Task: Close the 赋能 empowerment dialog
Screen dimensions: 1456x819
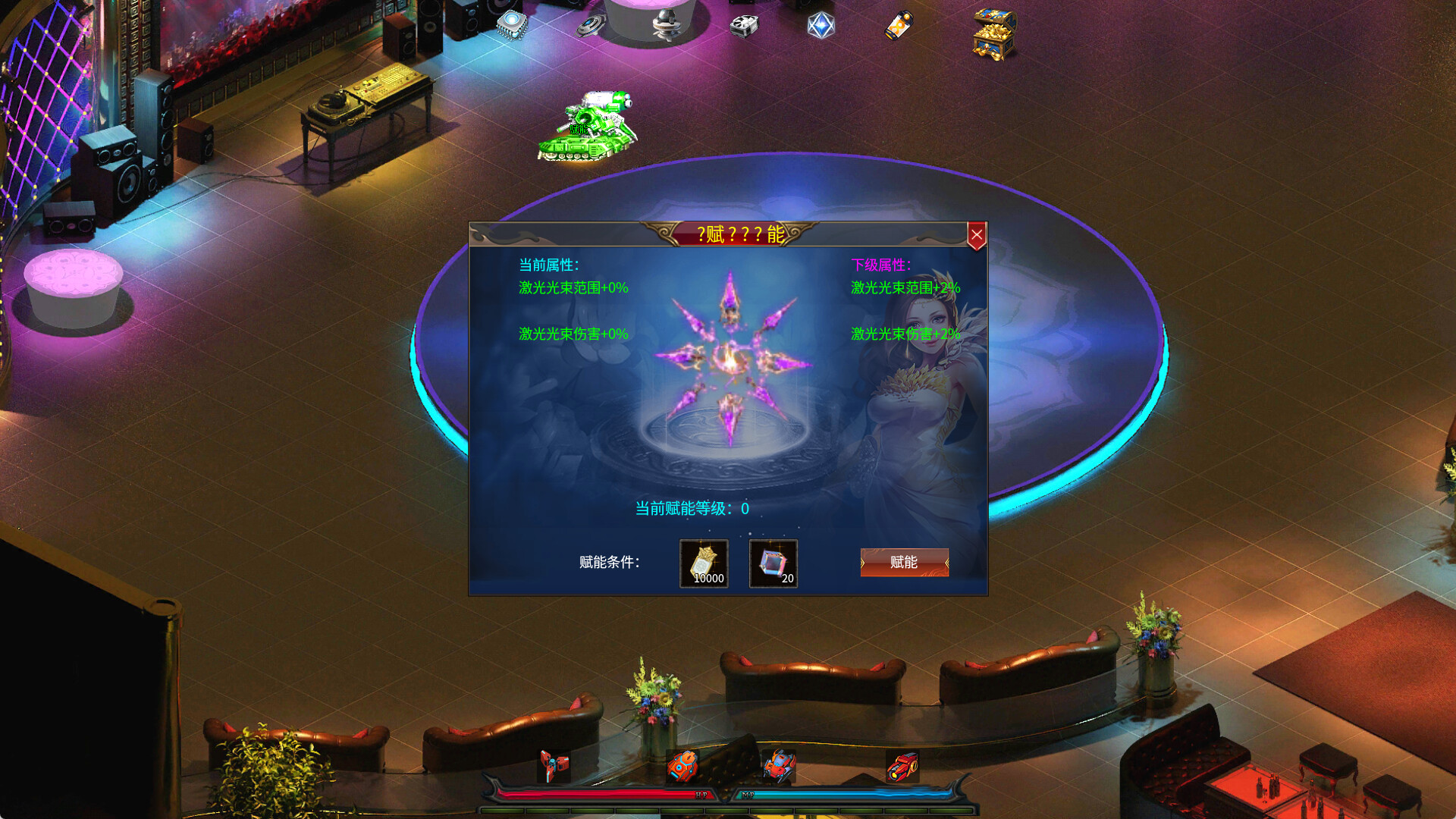Action: [x=976, y=234]
